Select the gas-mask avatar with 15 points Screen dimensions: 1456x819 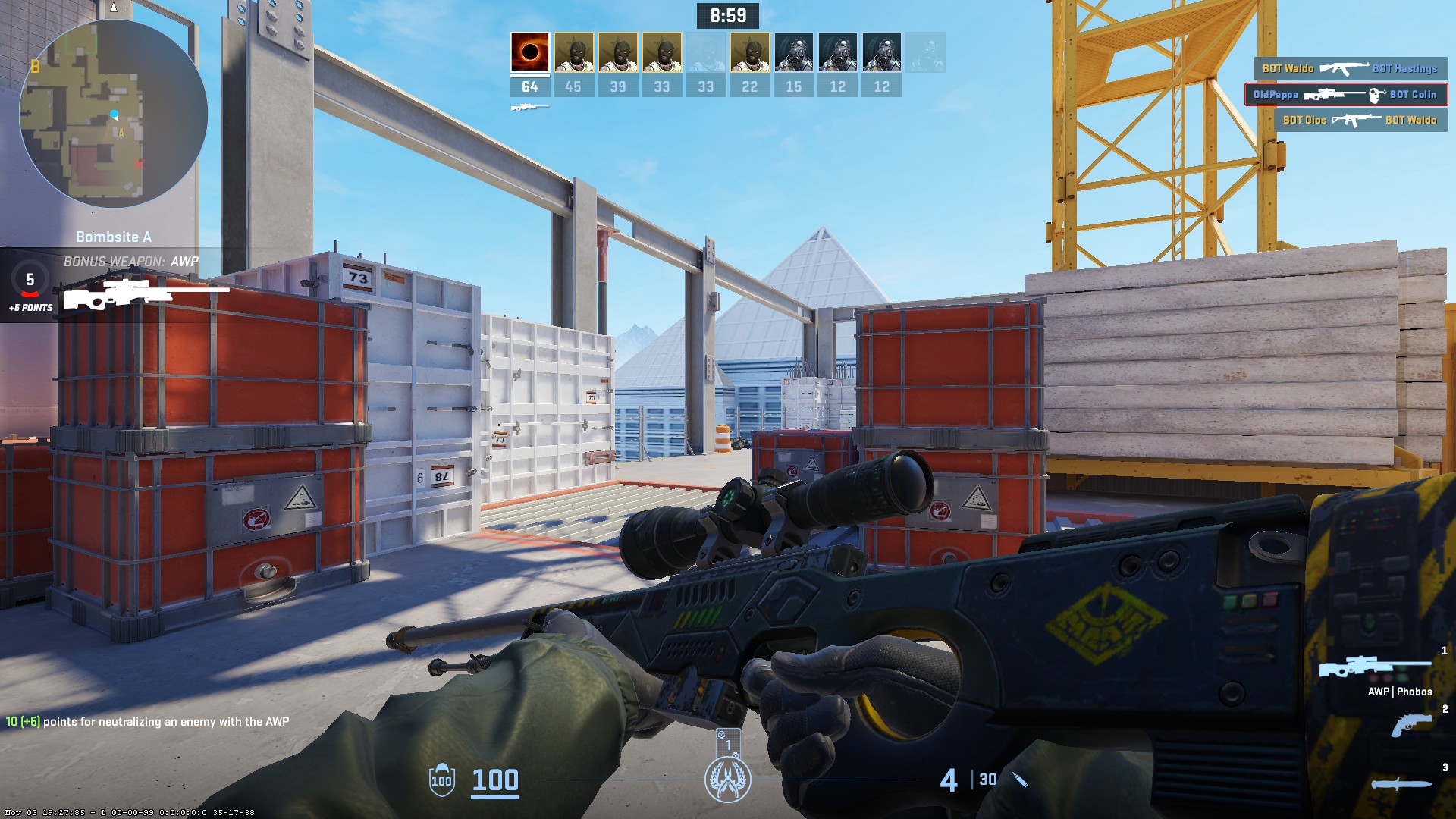793,52
